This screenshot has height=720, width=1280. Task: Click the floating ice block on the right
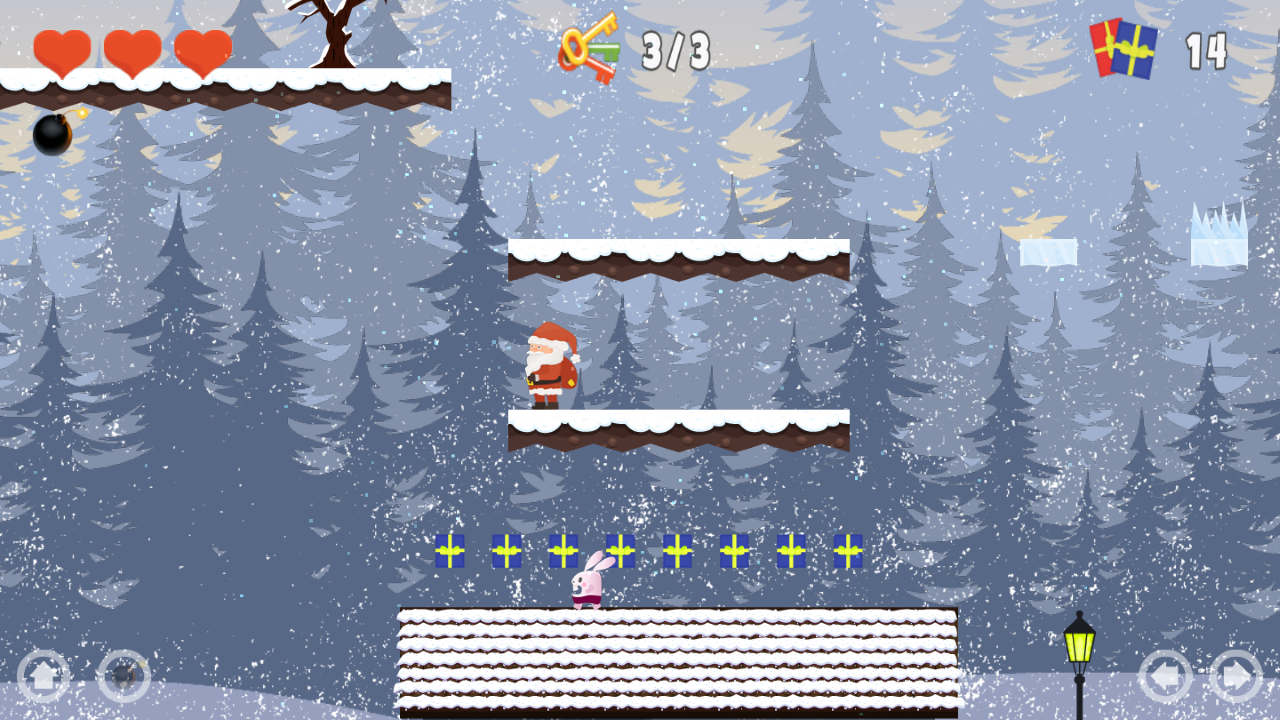click(1048, 253)
